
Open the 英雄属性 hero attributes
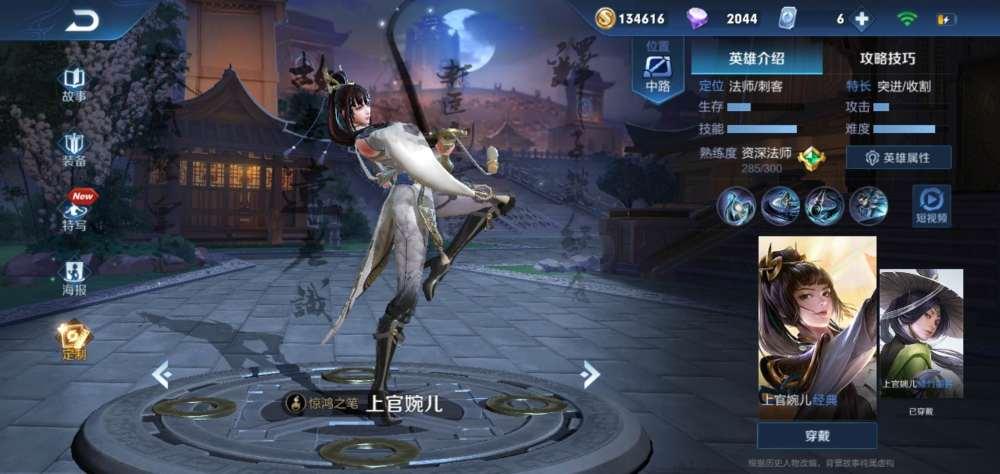898,158
